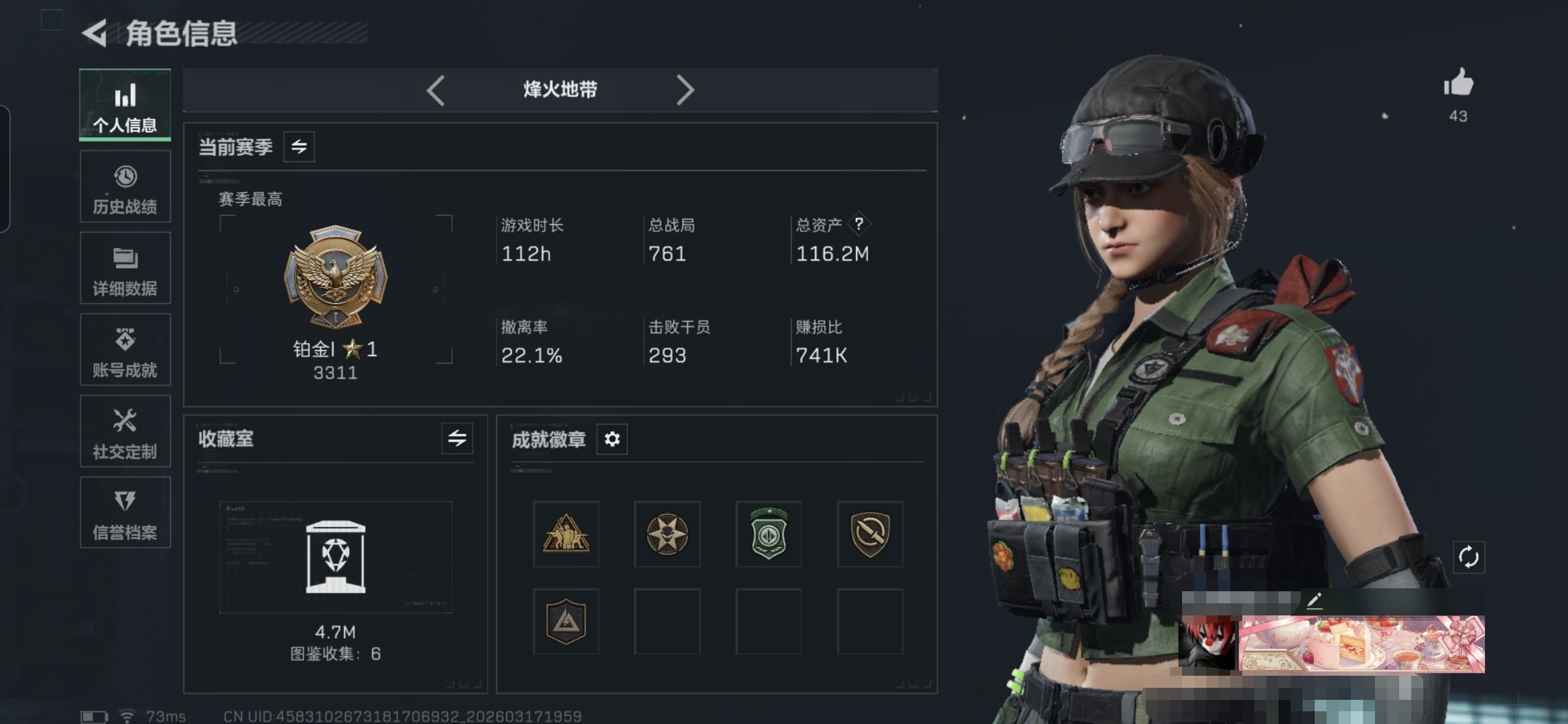
Task: Select the green shield achievement badge
Action: [x=769, y=534]
